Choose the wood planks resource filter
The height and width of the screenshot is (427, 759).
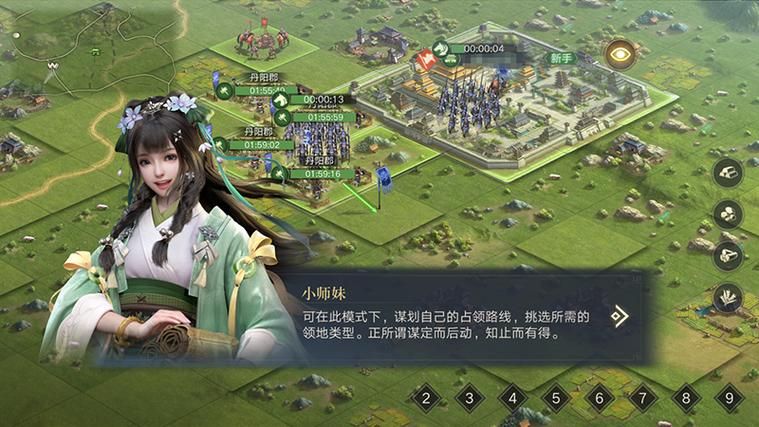(728, 172)
